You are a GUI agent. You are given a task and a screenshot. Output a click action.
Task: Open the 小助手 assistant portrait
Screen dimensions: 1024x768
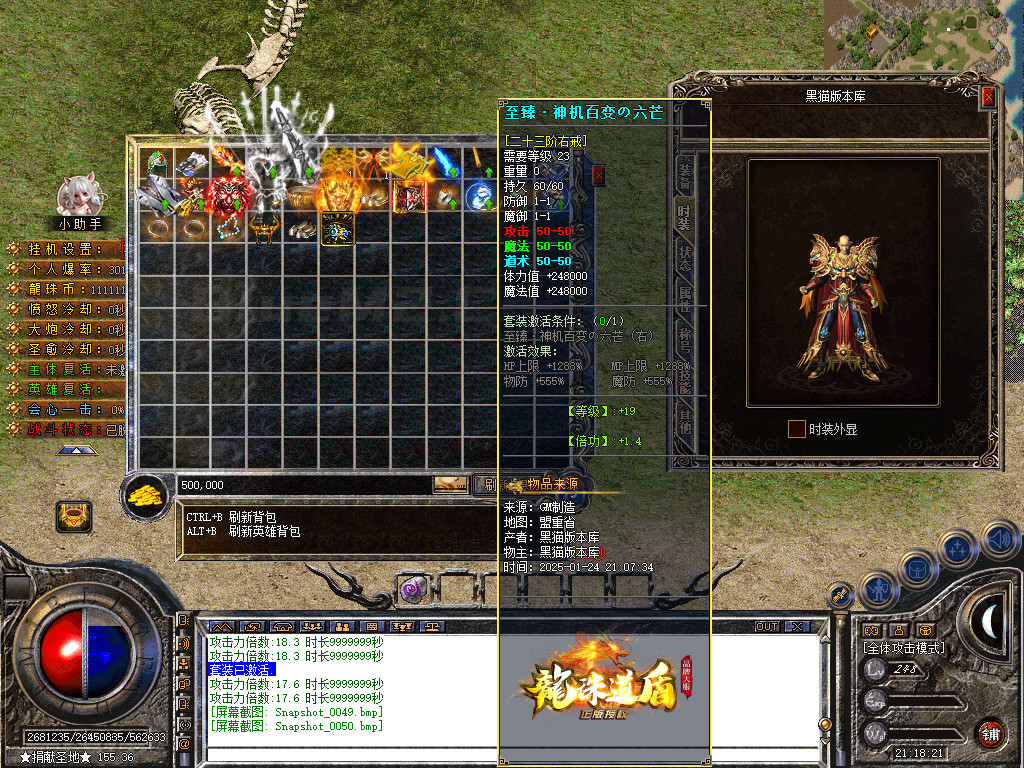coord(78,195)
